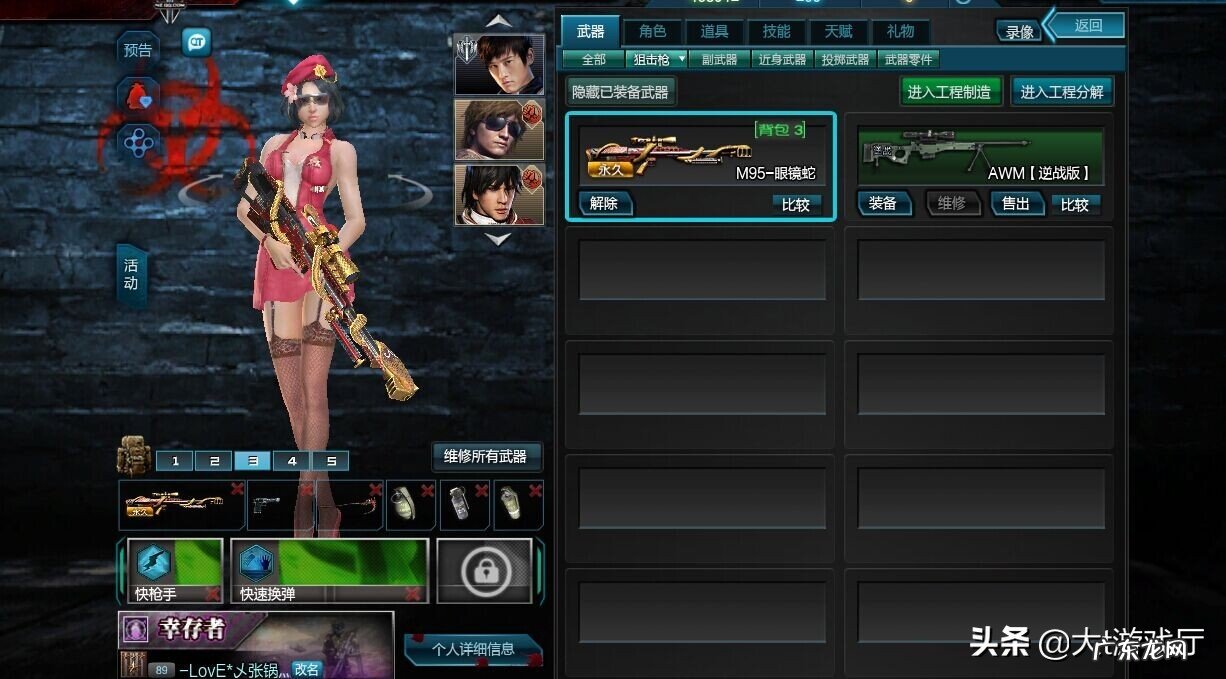Show the 天赋 tab
The height and width of the screenshot is (679, 1226).
coord(838,31)
